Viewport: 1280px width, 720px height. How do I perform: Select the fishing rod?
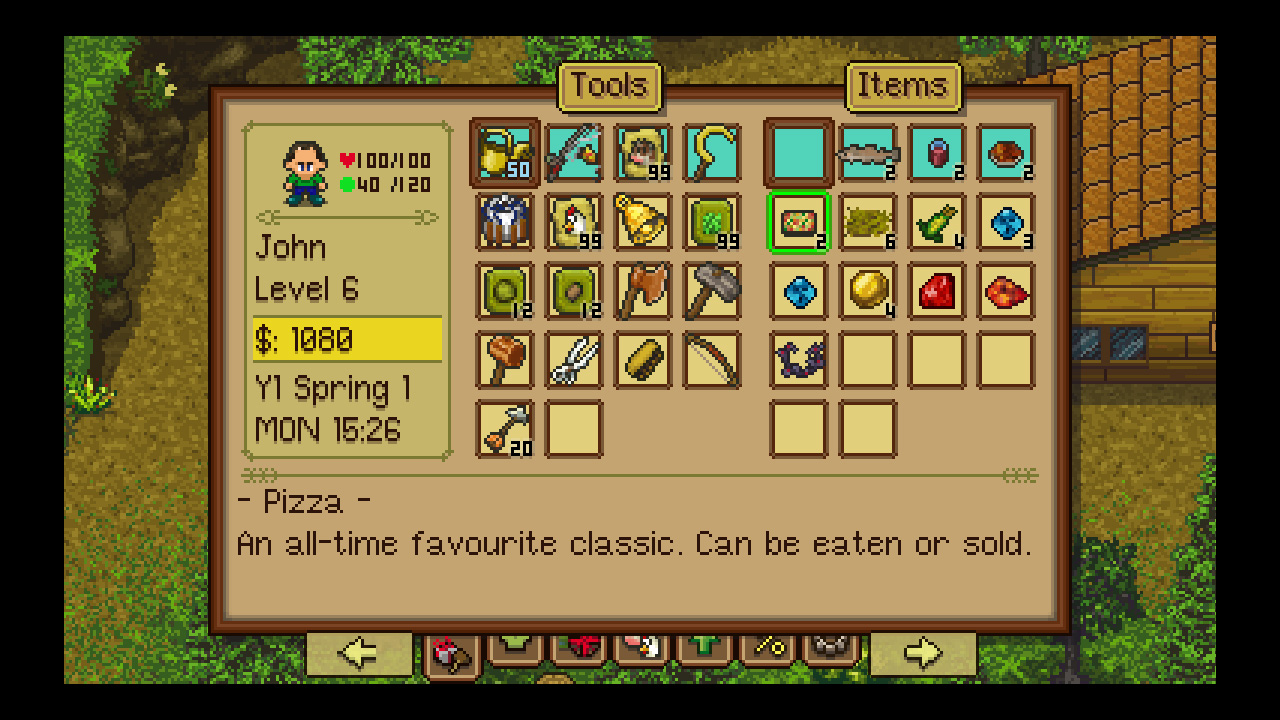574,153
